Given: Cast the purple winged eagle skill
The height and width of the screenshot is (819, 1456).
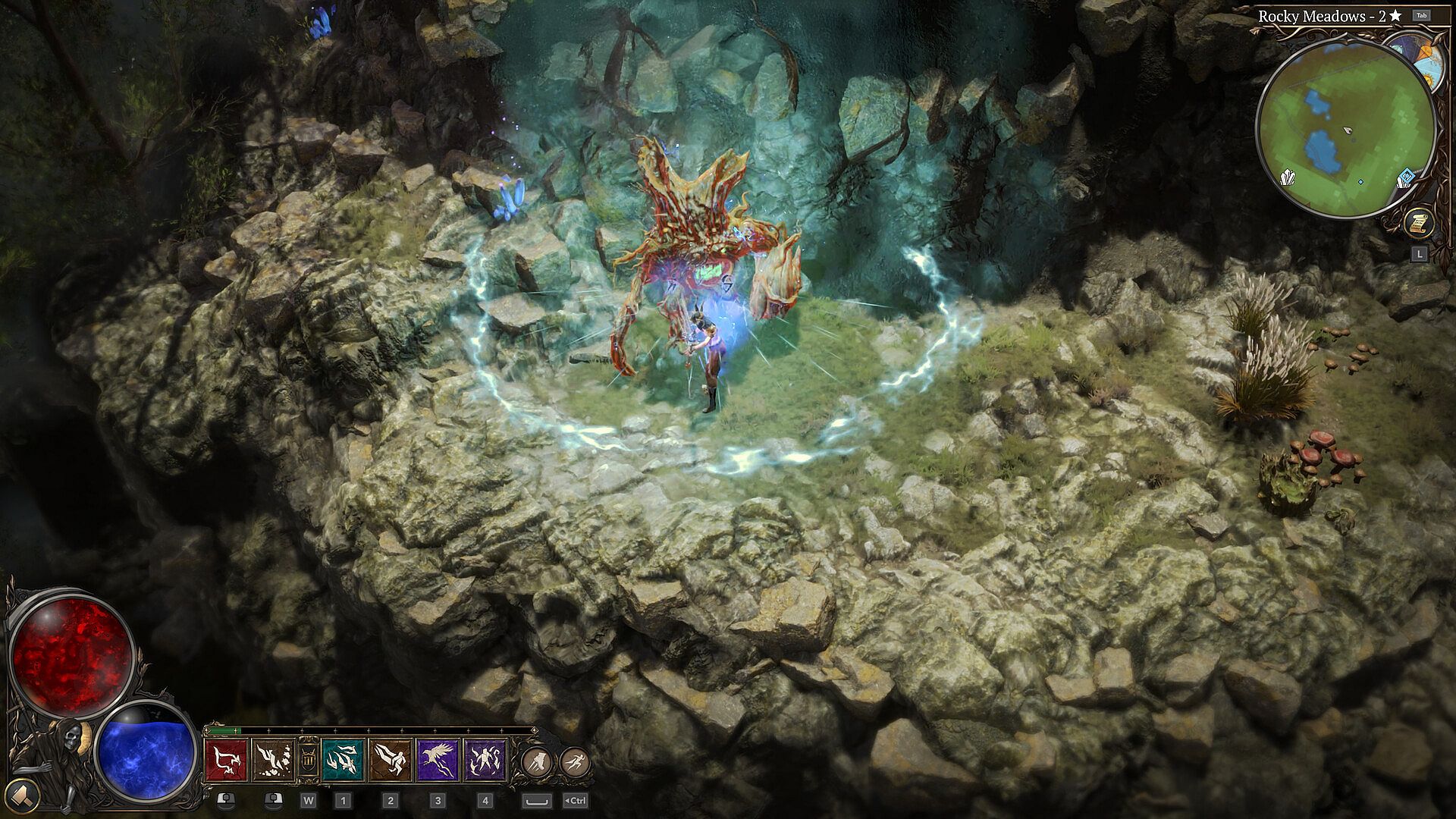Looking at the screenshot, I should [438, 760].
